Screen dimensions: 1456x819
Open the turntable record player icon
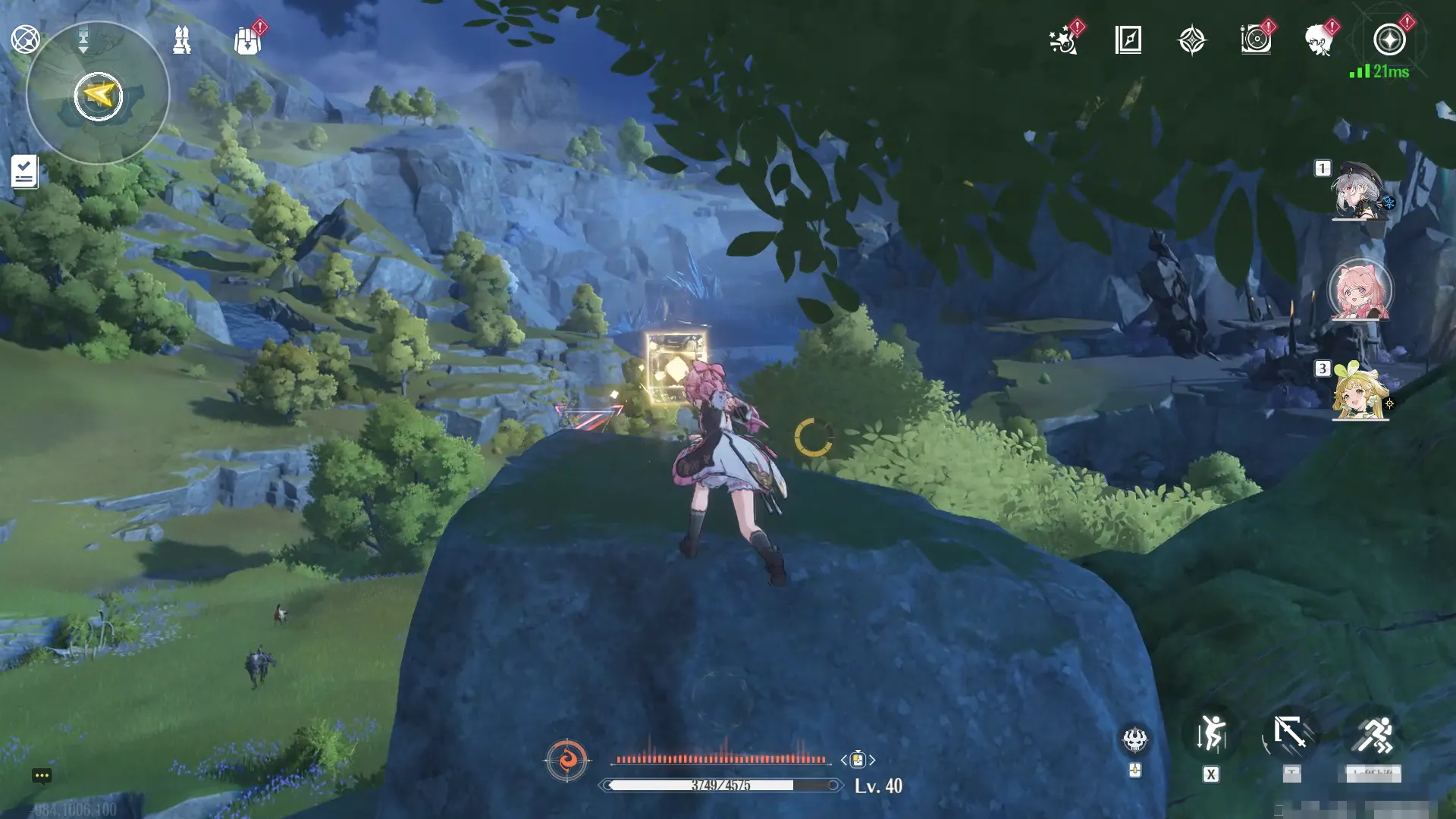click(x=1256, y=39)
